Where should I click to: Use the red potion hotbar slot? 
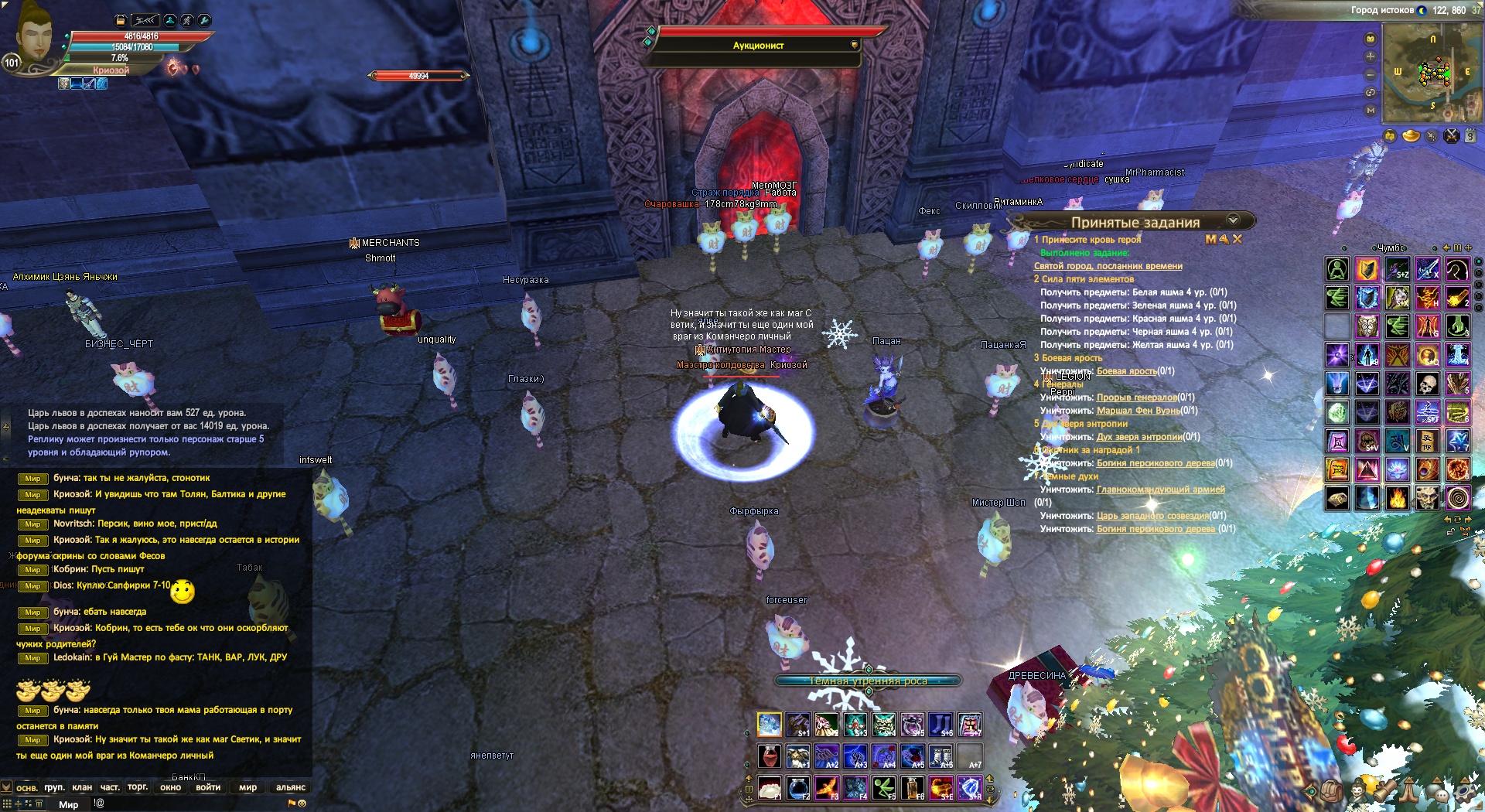[x=769, y=756]
